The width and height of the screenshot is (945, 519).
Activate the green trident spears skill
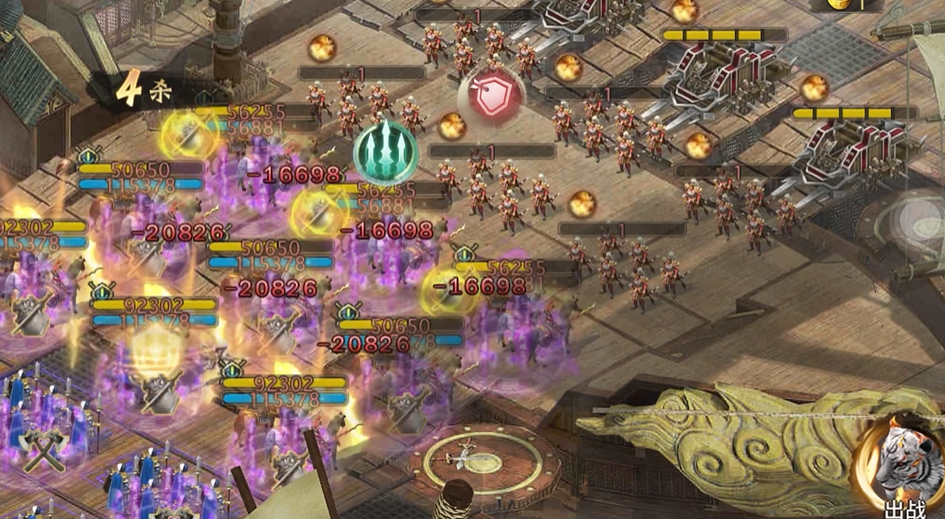coord(386,154)
